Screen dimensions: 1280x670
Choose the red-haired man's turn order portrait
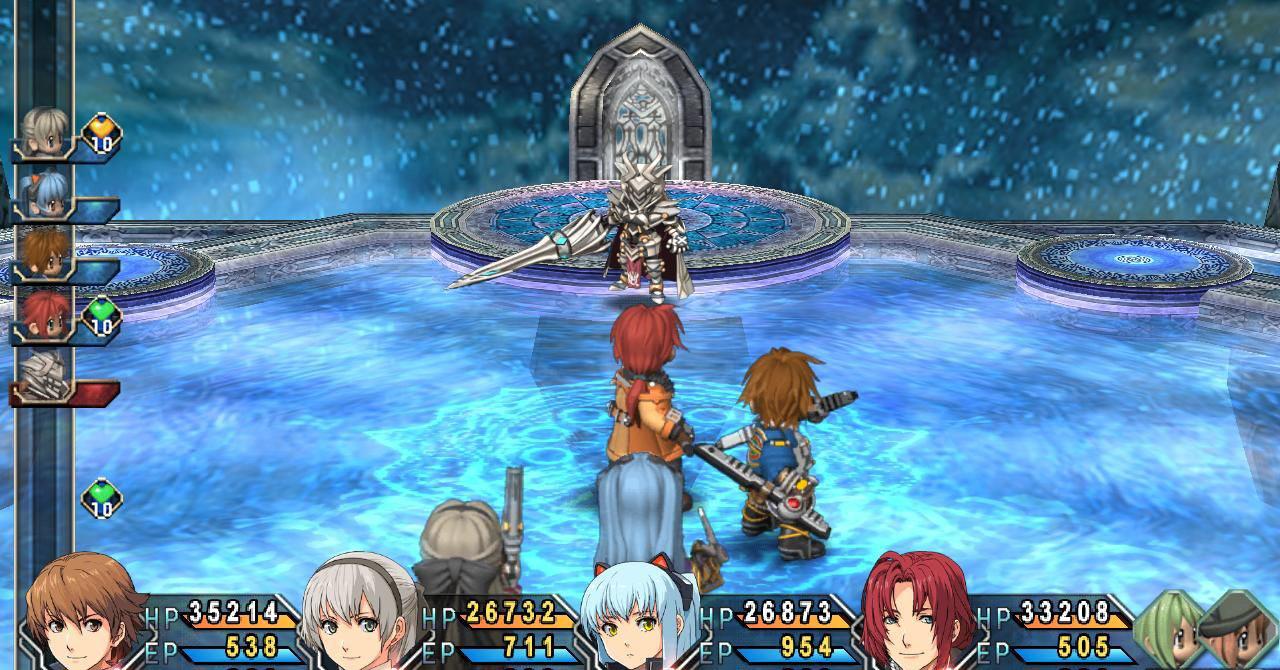tap(45, 313)
